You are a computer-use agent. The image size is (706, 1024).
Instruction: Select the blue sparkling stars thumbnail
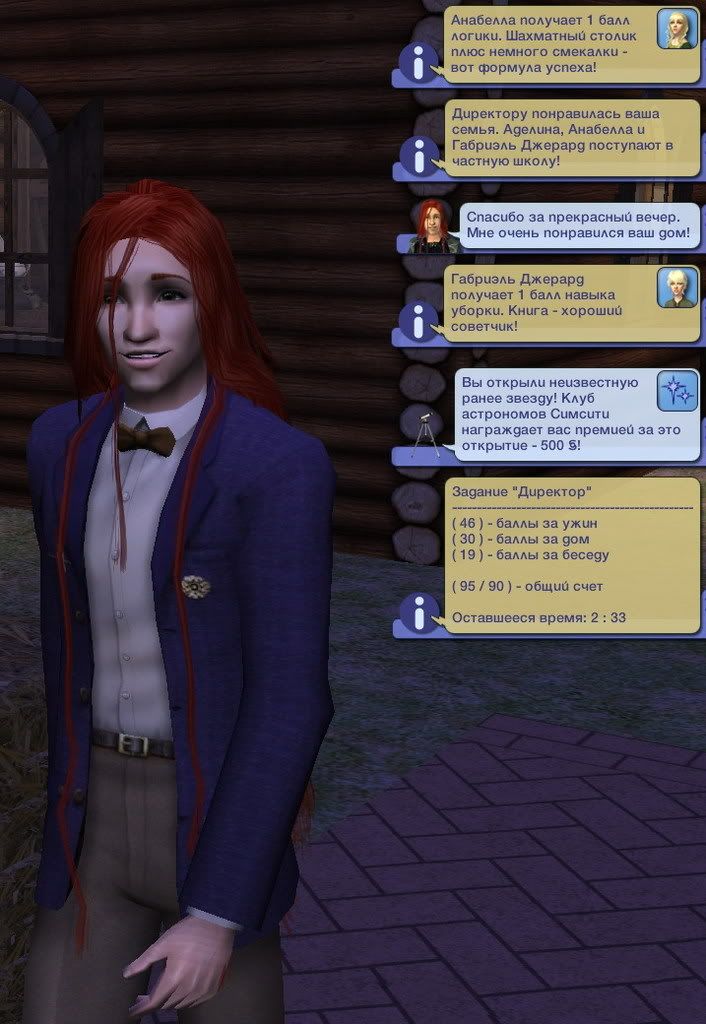(x=677, y=391)
